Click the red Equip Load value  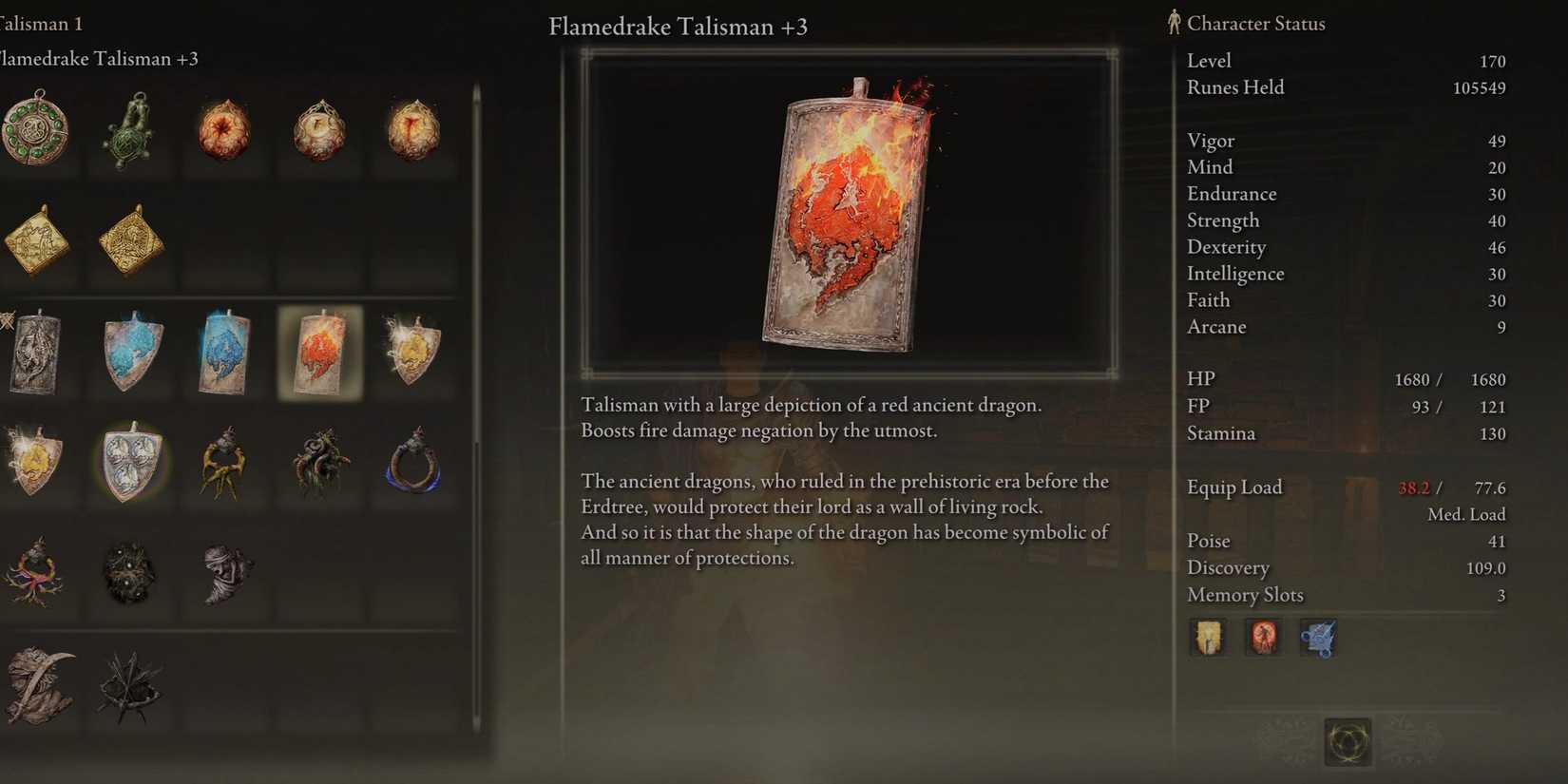click(1416, 488)
